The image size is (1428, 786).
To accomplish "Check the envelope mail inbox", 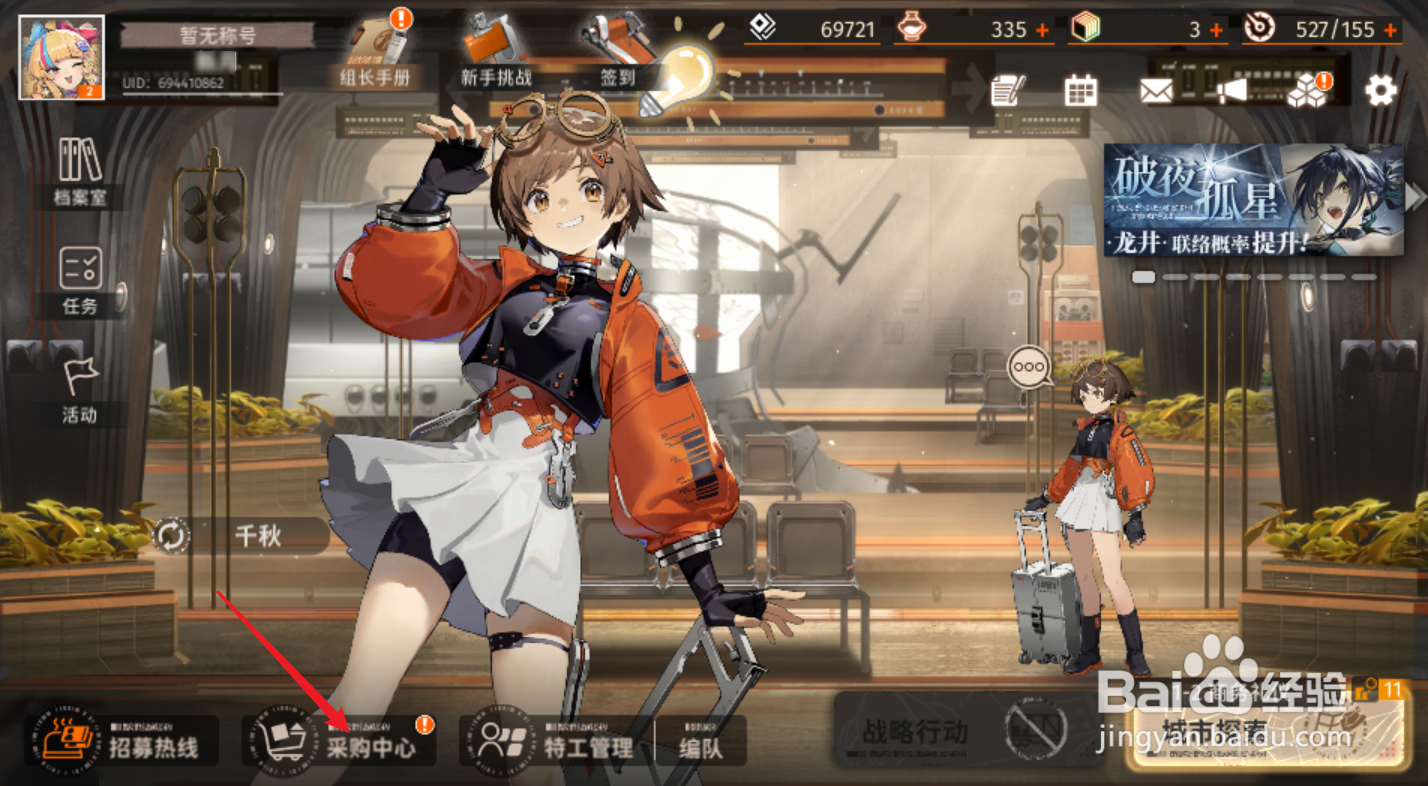I will (x=1156, y=91).
